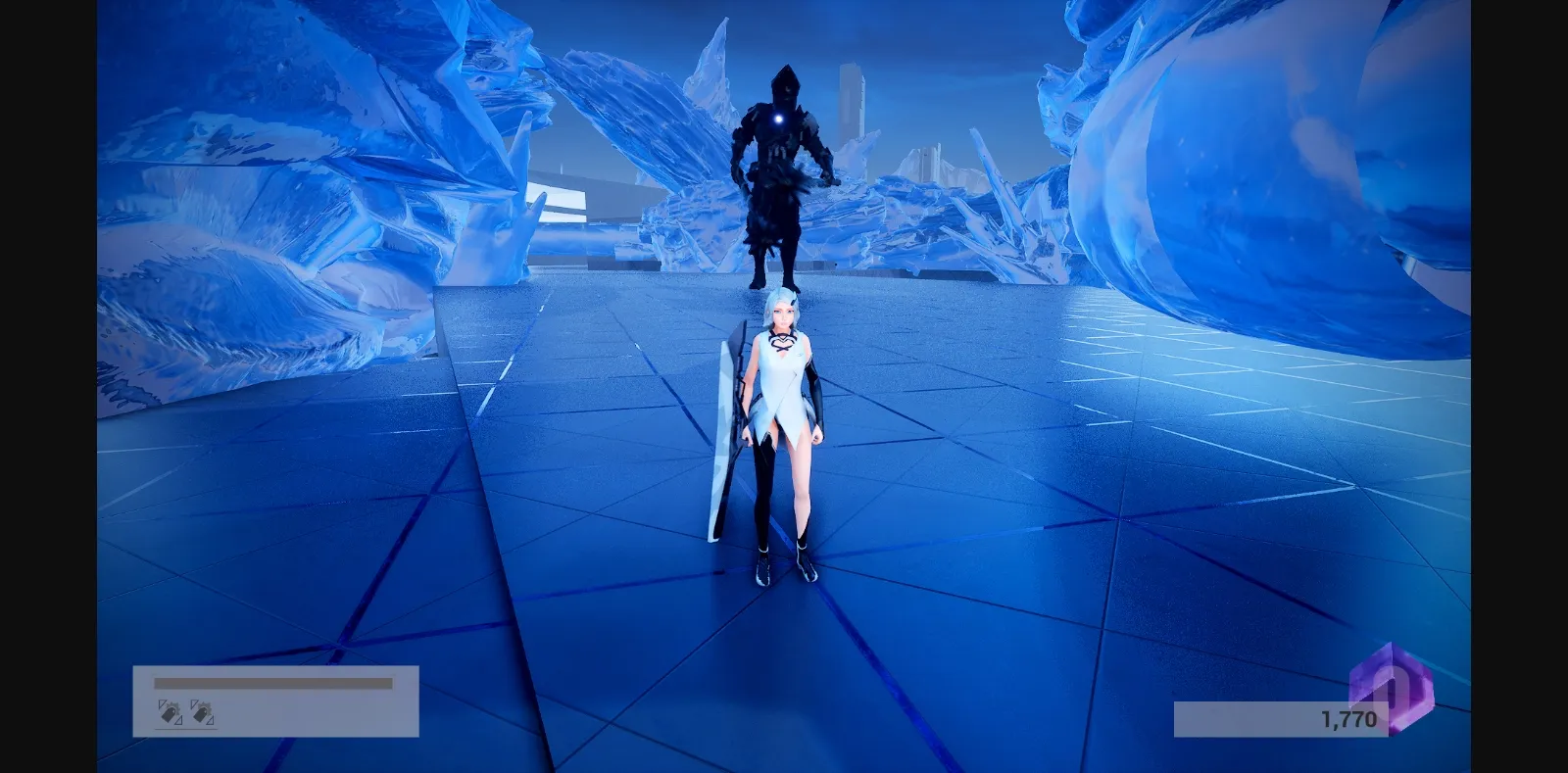This screenshot has width=1568, height=773.
Task: Expand the bottom-left status panel
Action: tap(274, 699)
